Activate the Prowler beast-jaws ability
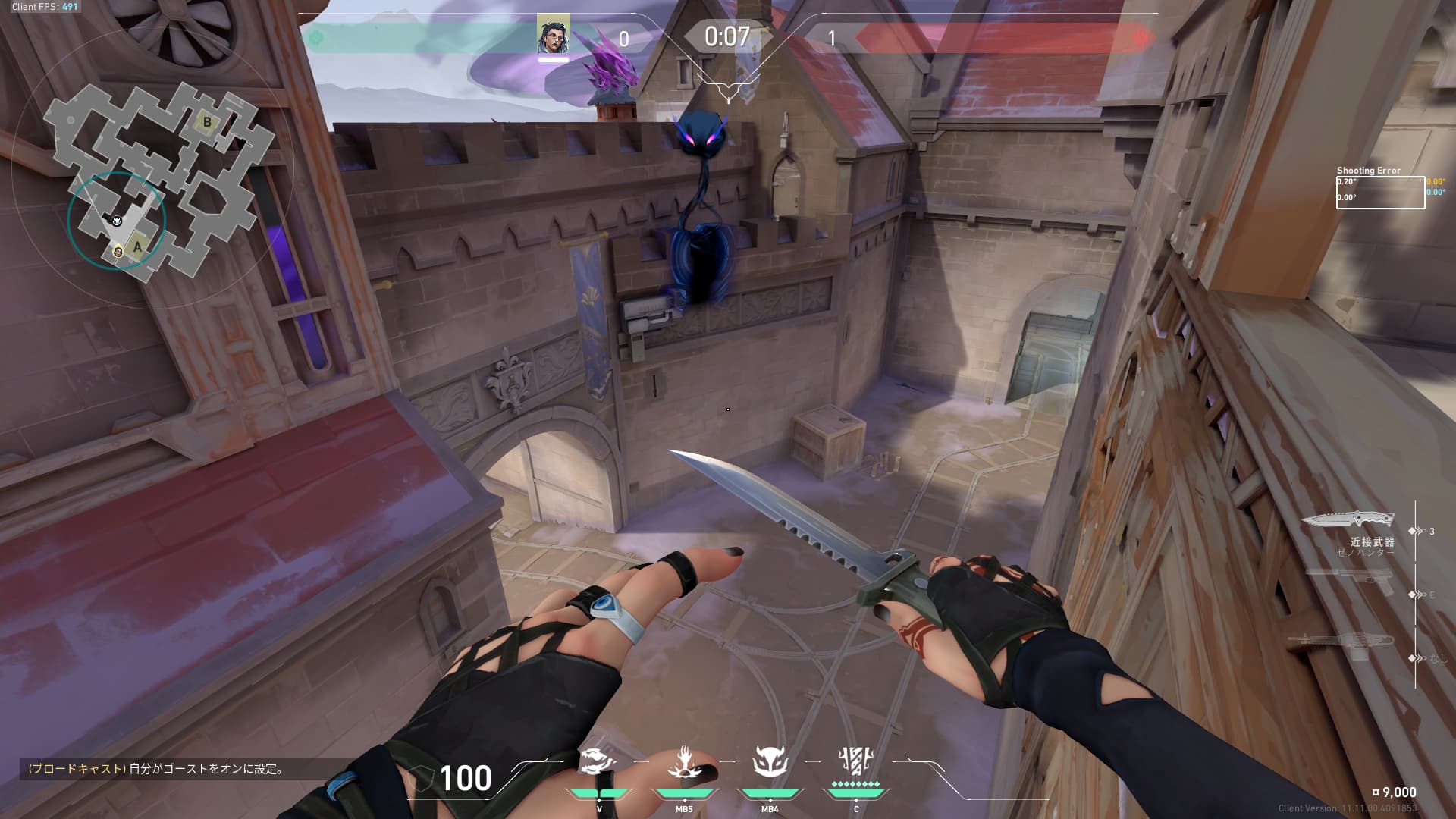Screen dimensions: 1456x819 (598, 763)
